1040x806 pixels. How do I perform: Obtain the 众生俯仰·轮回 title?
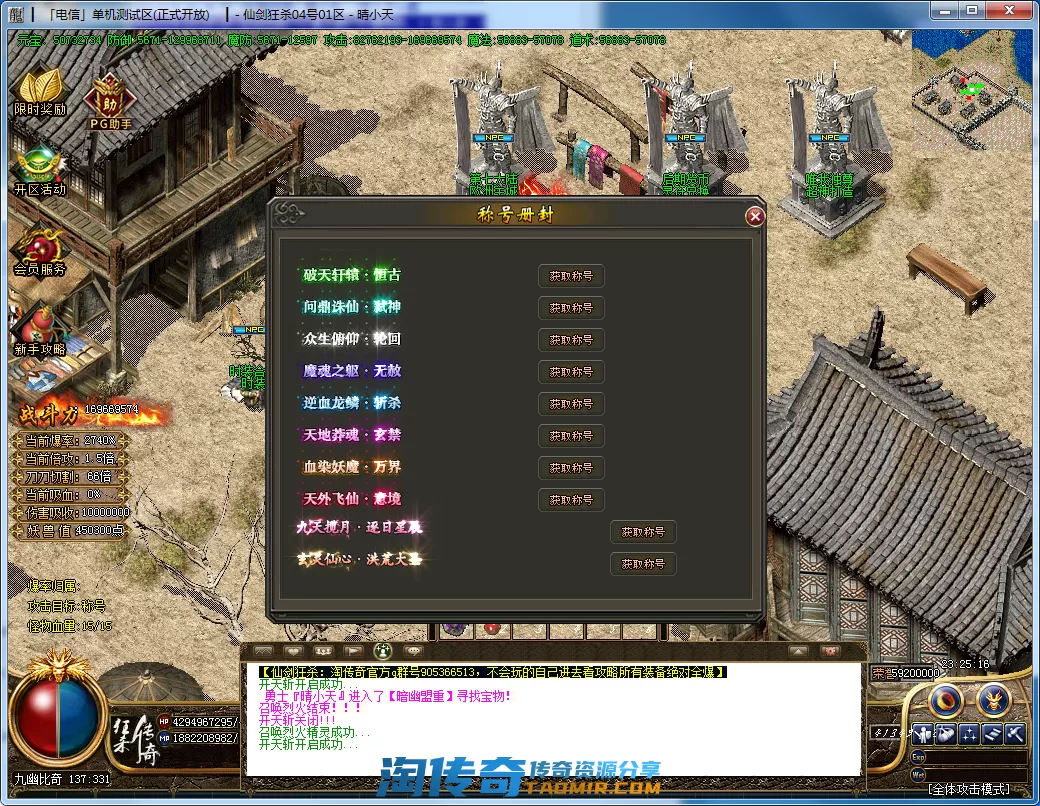571,340
